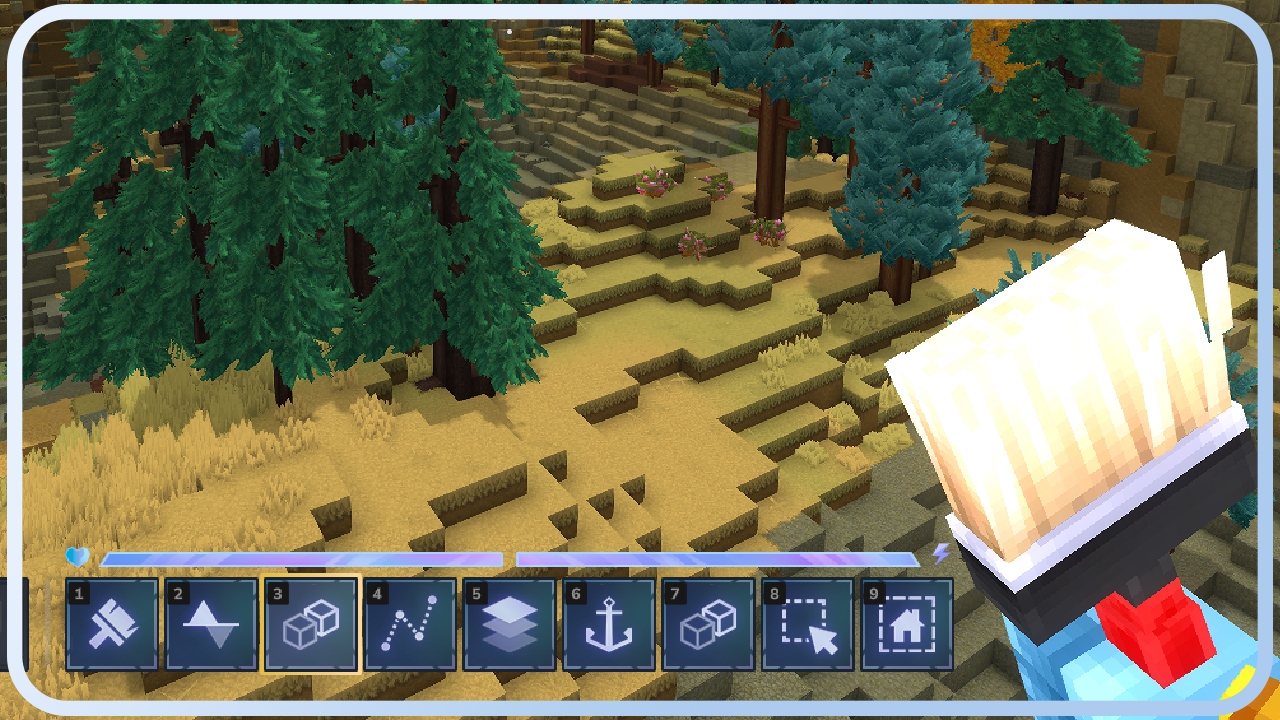
Task: Choose the cubes tool in slot 7
Action: [x=708, y=625]
